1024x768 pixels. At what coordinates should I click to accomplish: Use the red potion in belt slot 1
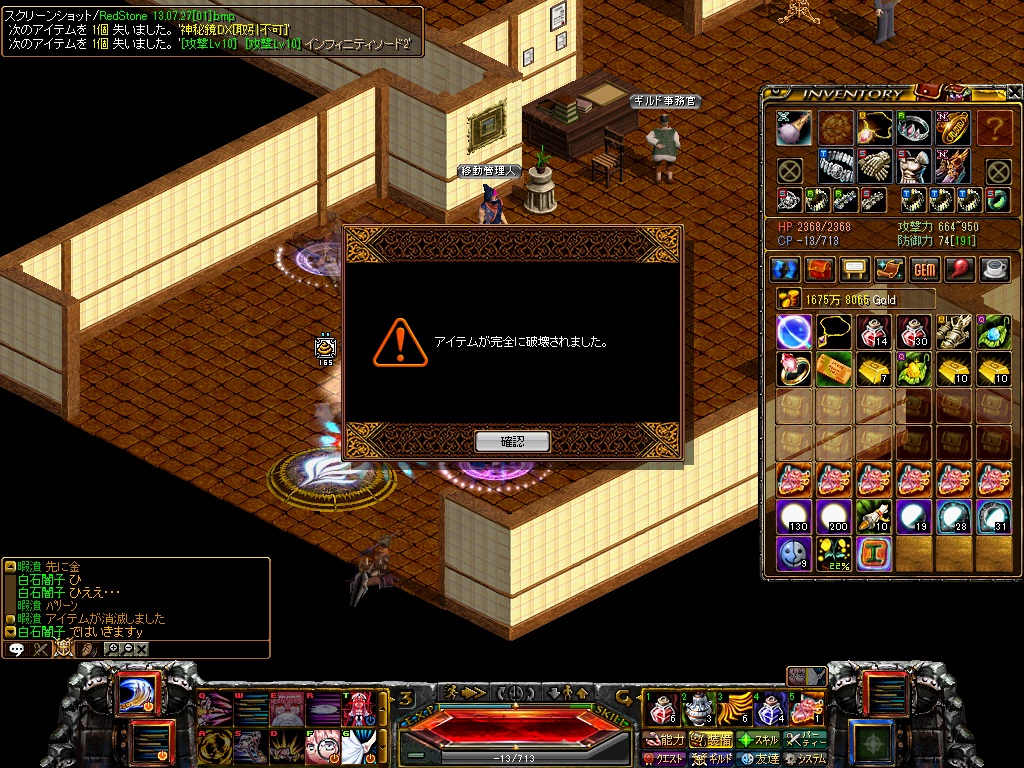tap(660, 709)
